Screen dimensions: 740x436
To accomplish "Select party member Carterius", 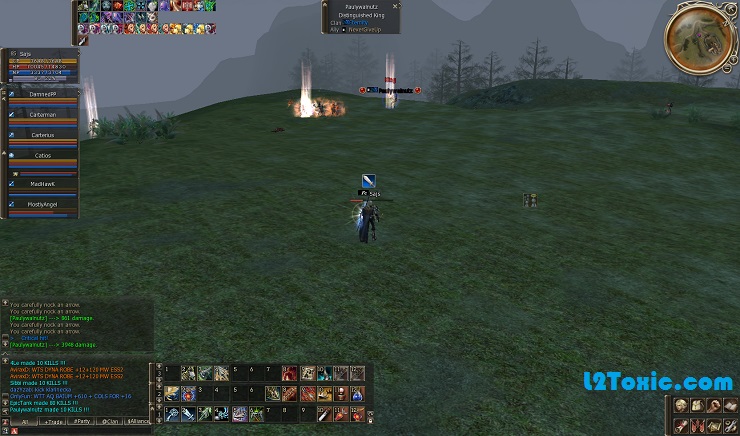I will [x=42, y=134].
